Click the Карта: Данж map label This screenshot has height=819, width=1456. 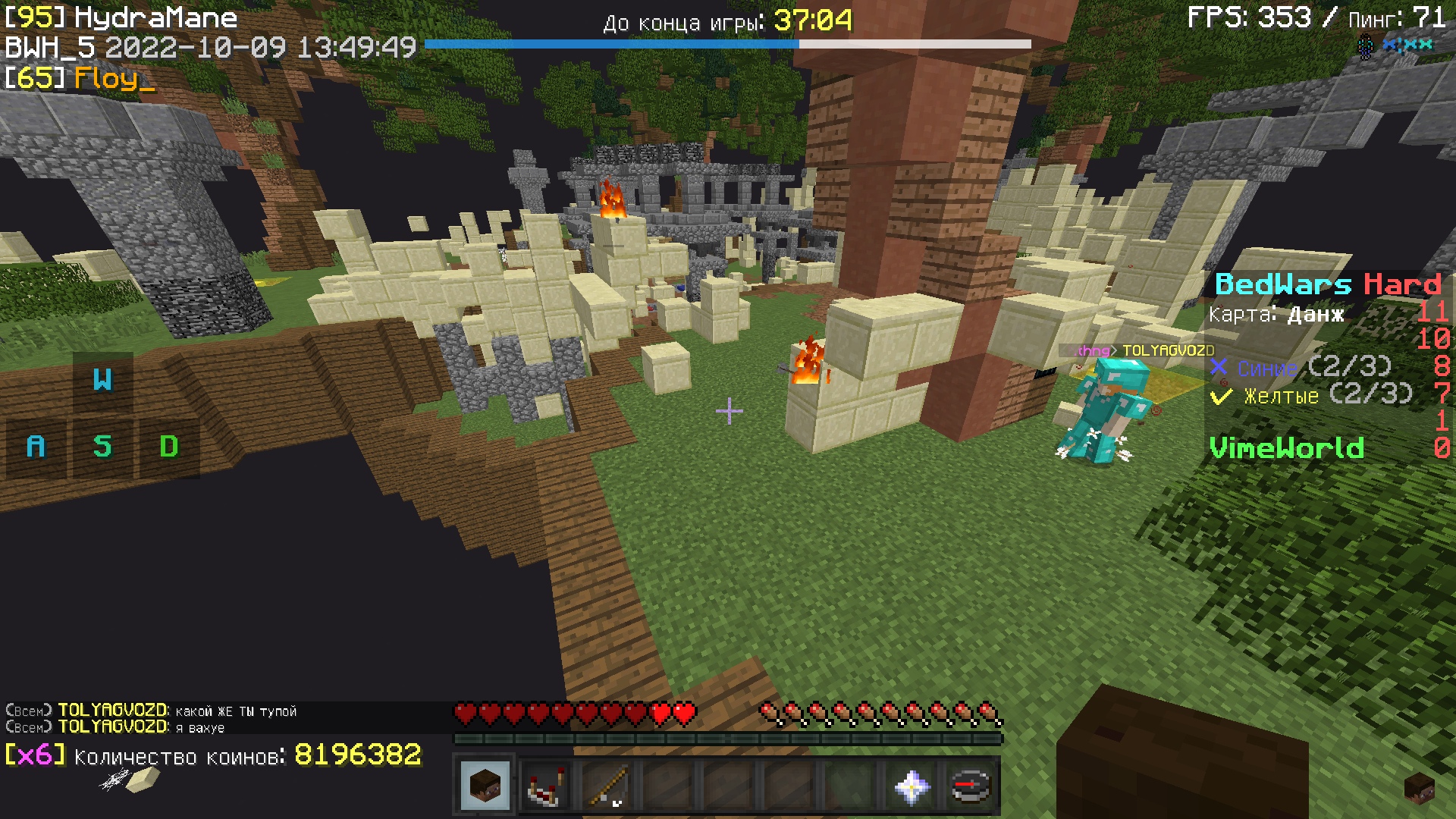pyautogui.click(x=1276, y=315)
